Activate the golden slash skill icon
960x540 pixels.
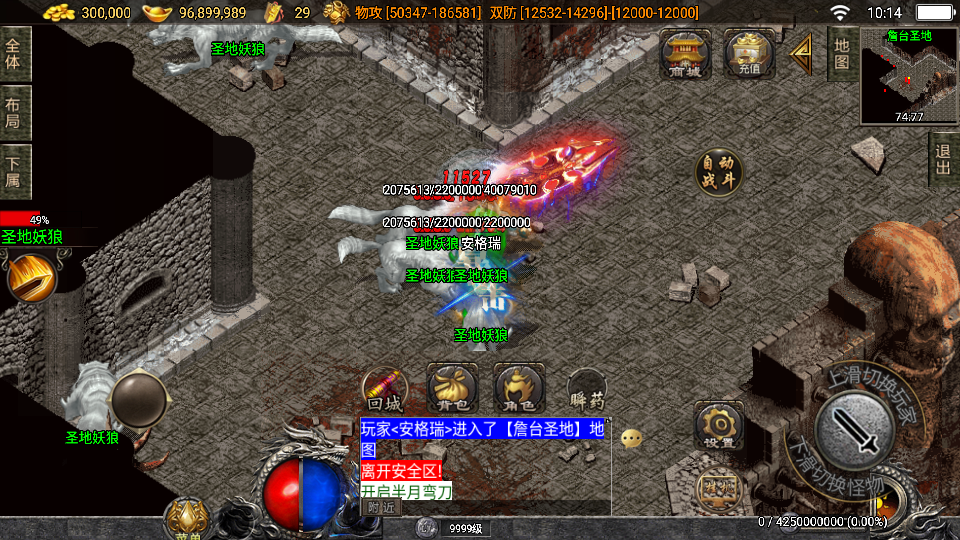tap(30, 277)
